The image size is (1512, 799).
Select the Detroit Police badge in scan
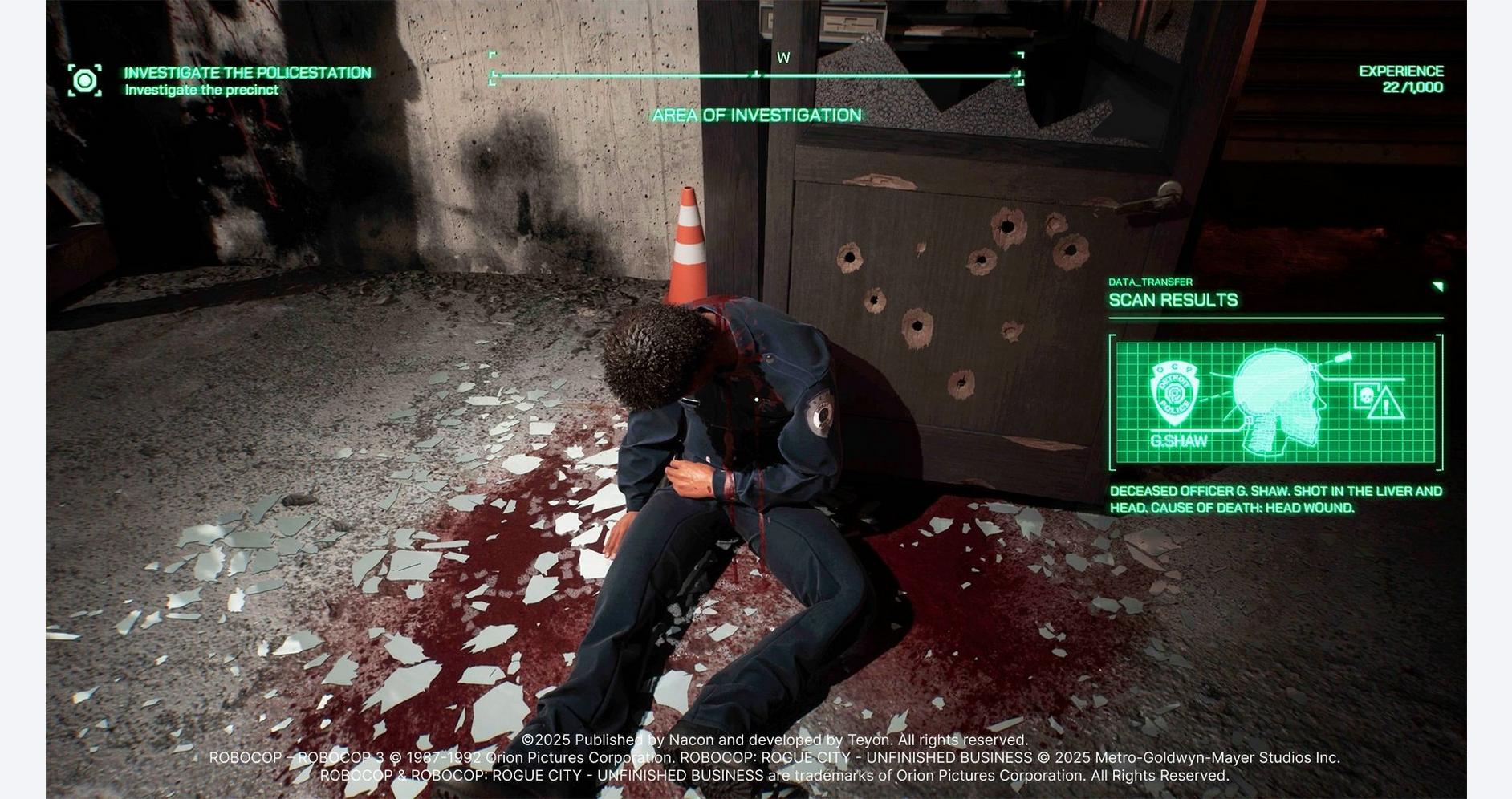point(1174,392)
